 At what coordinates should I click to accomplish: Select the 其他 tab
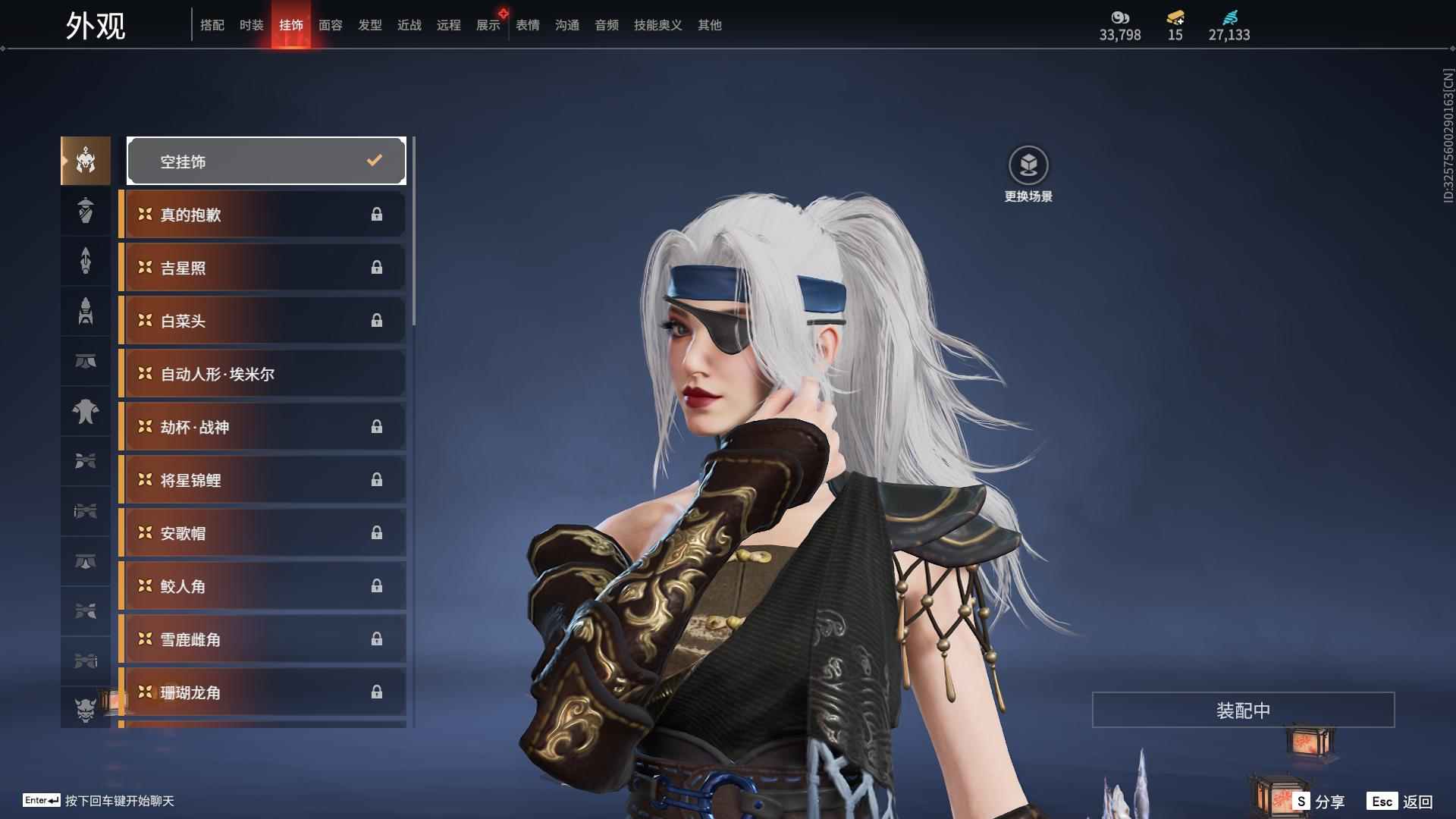click(709, 25)
